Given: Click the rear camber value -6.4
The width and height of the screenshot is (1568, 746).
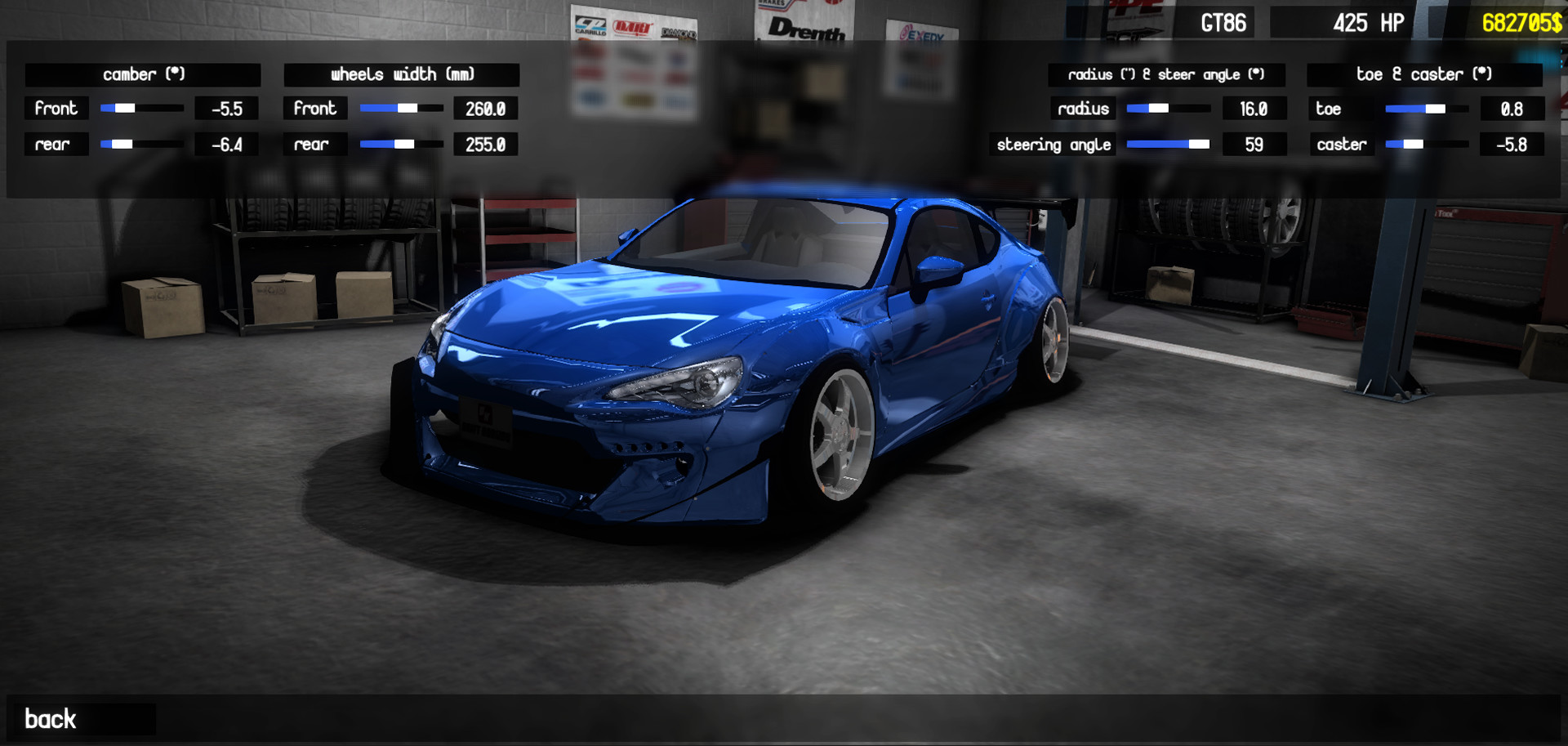Looking at the screenshot, I should click(226, 144).
